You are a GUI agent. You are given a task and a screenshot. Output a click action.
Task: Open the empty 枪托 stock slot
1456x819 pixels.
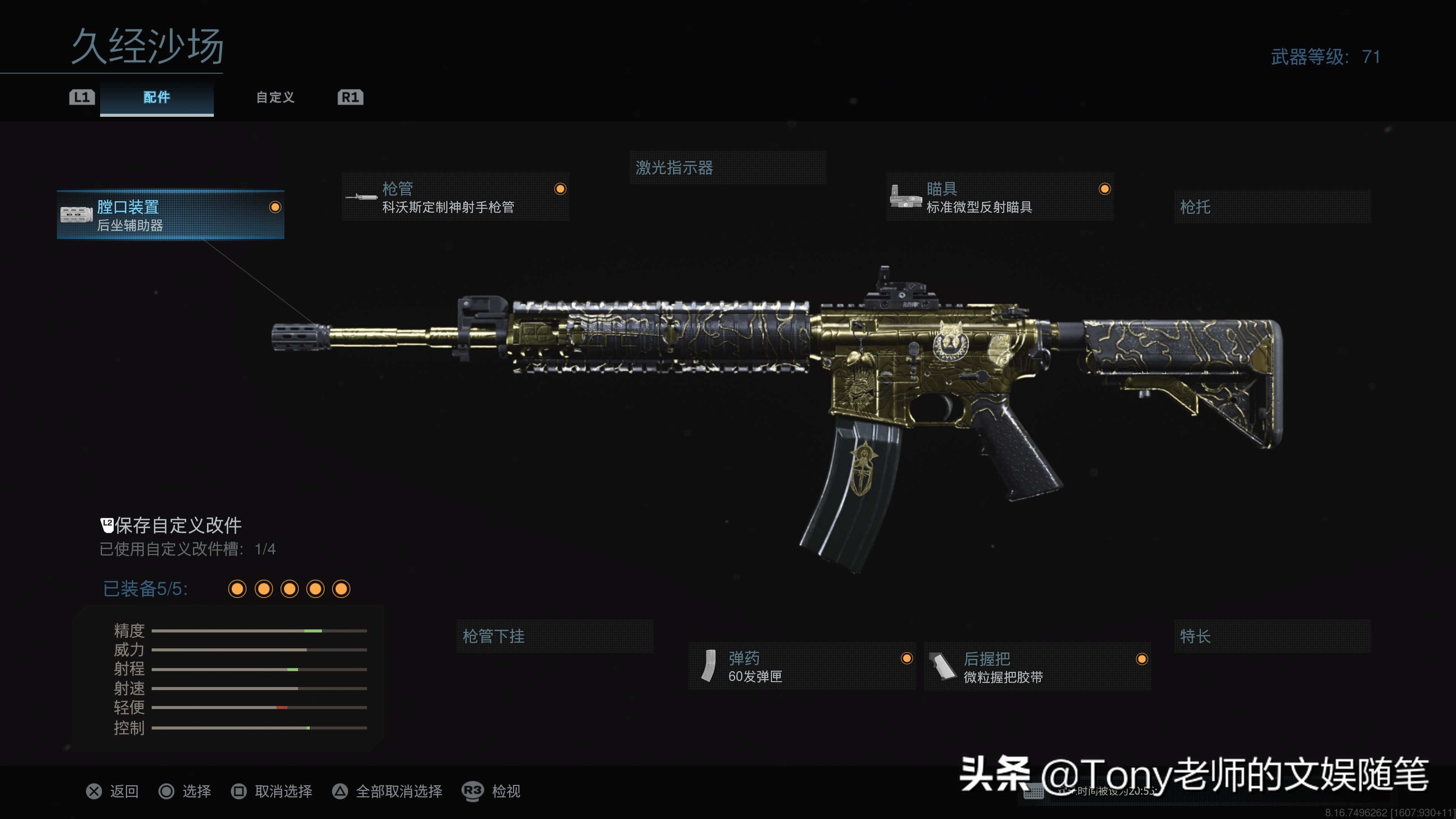coord(1272,207)
